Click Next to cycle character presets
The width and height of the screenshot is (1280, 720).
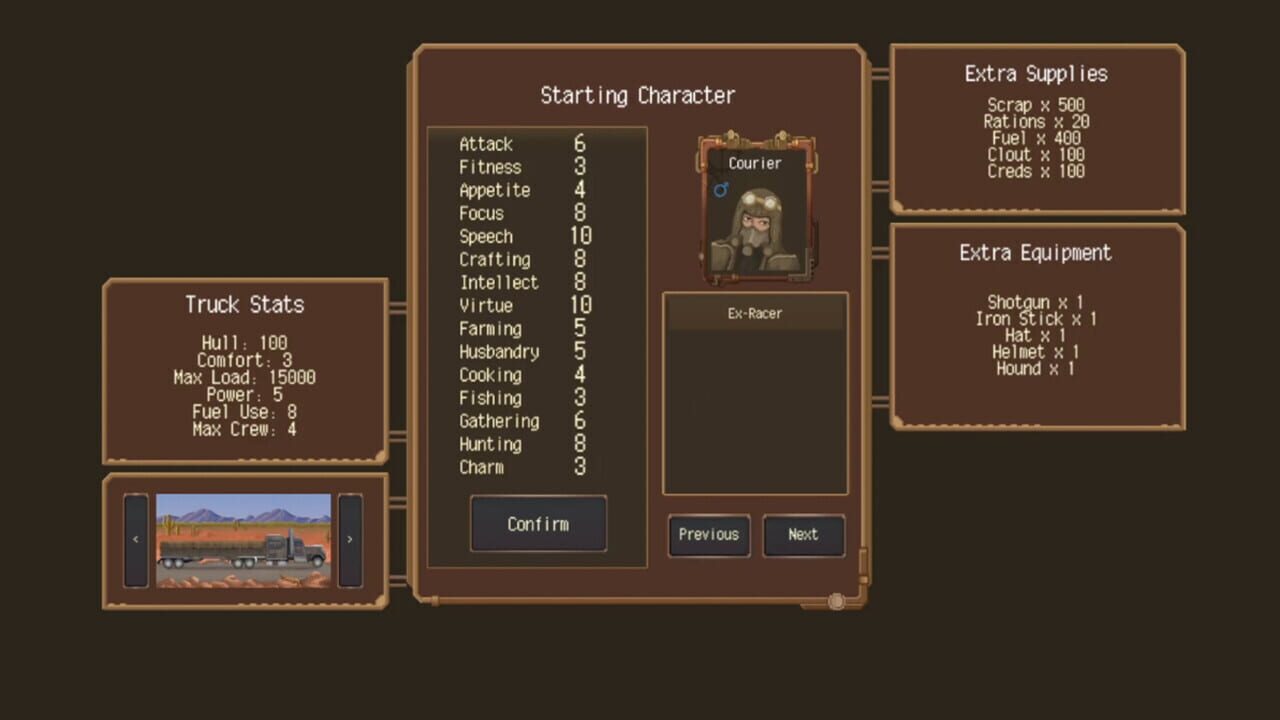[x=804, y=535]
